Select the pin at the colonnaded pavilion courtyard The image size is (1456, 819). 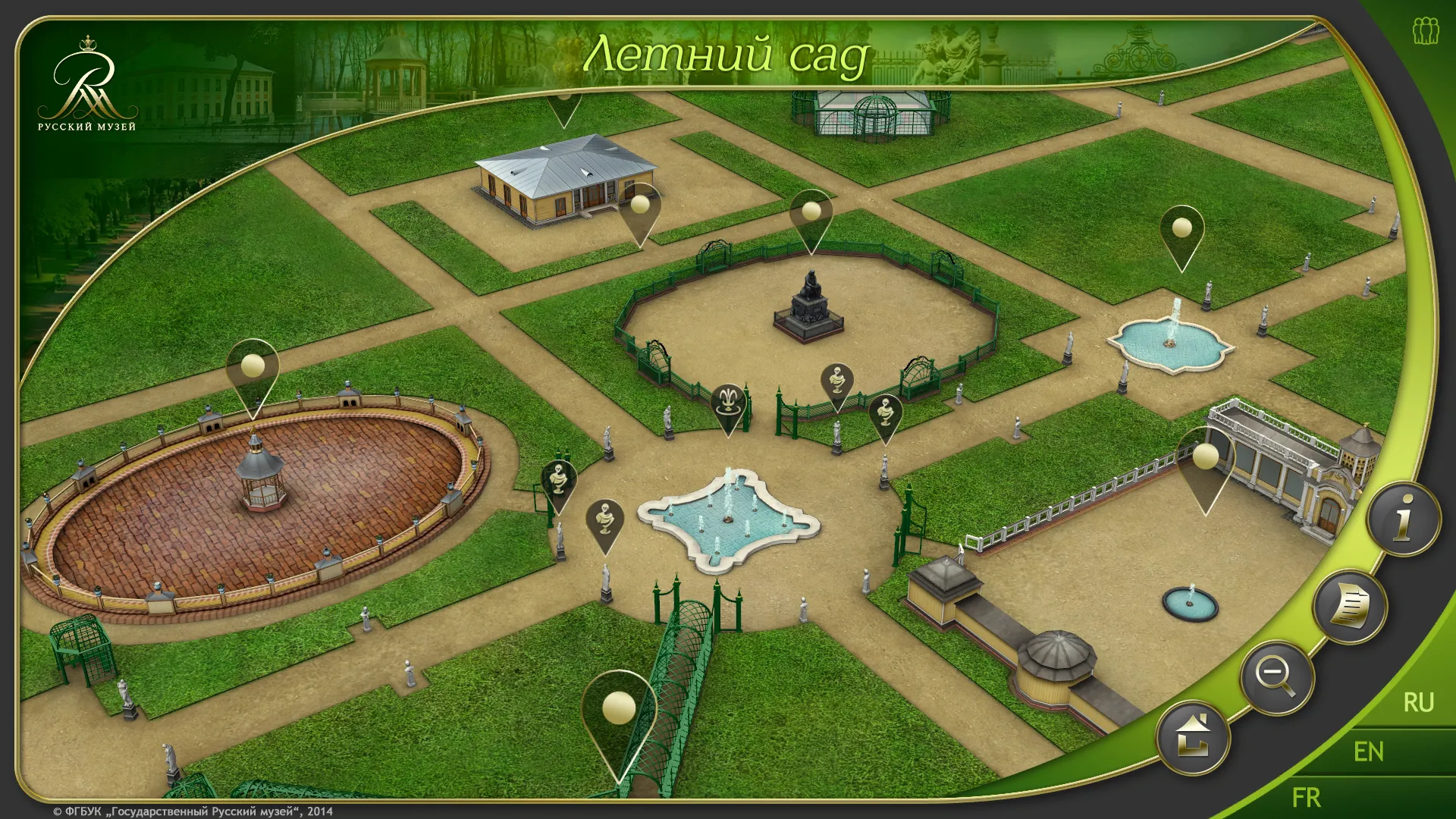(1205, 457)
